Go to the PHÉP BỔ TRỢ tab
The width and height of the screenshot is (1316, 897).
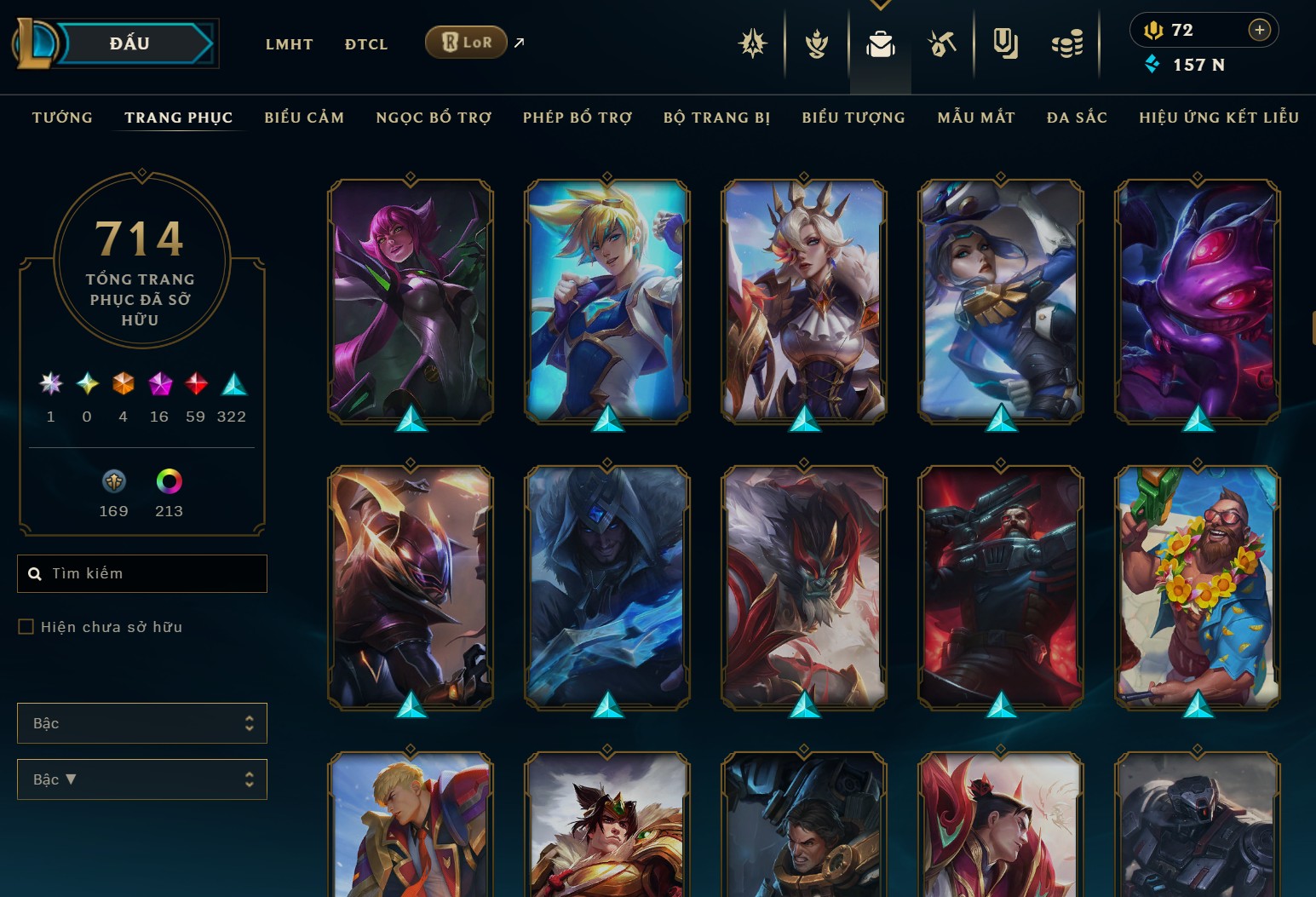[x=578, y=118]
